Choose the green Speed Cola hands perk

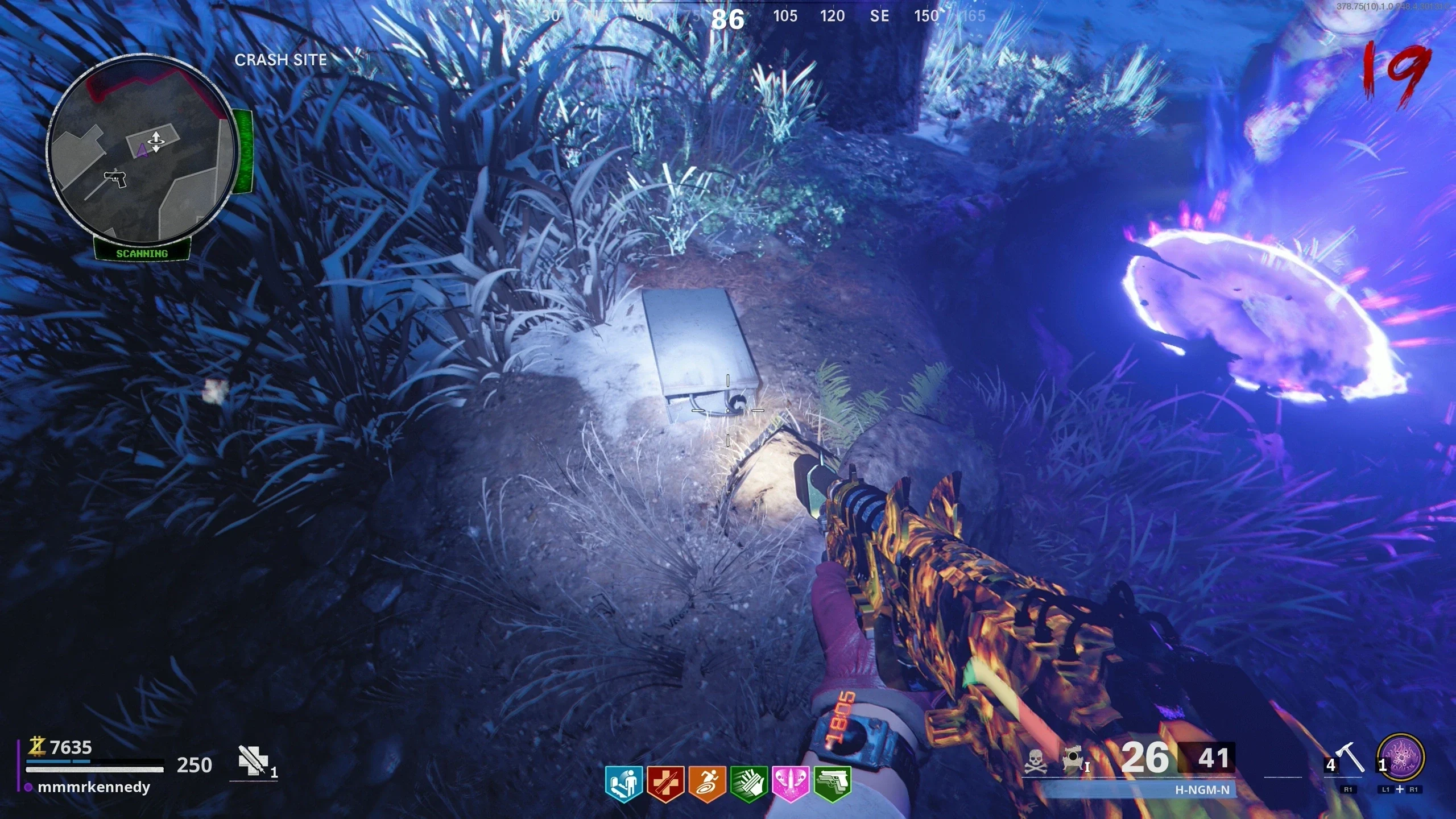click(x=749, y=784)
